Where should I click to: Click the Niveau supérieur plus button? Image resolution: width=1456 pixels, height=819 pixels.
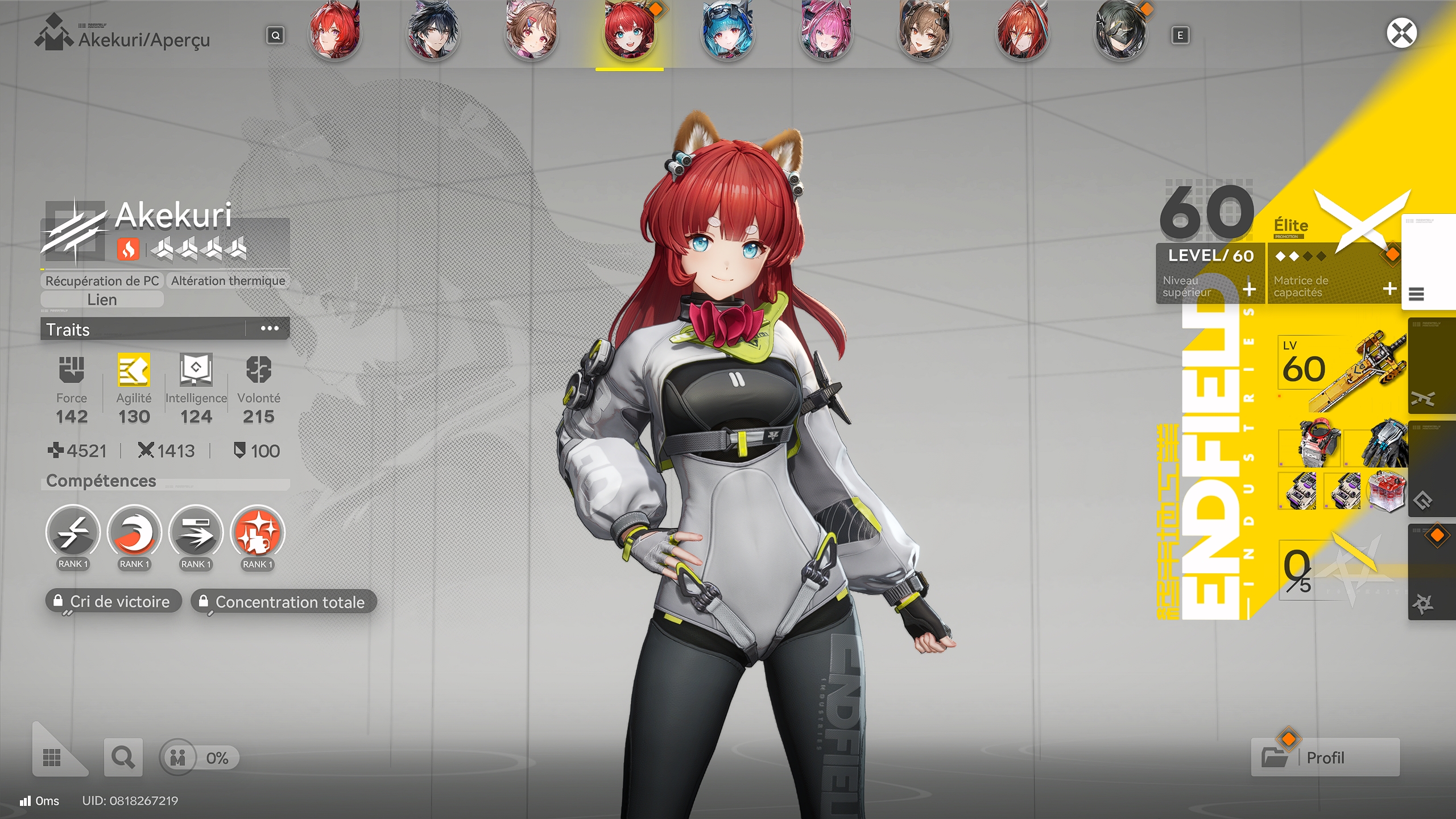click(x=1249, y=289)
